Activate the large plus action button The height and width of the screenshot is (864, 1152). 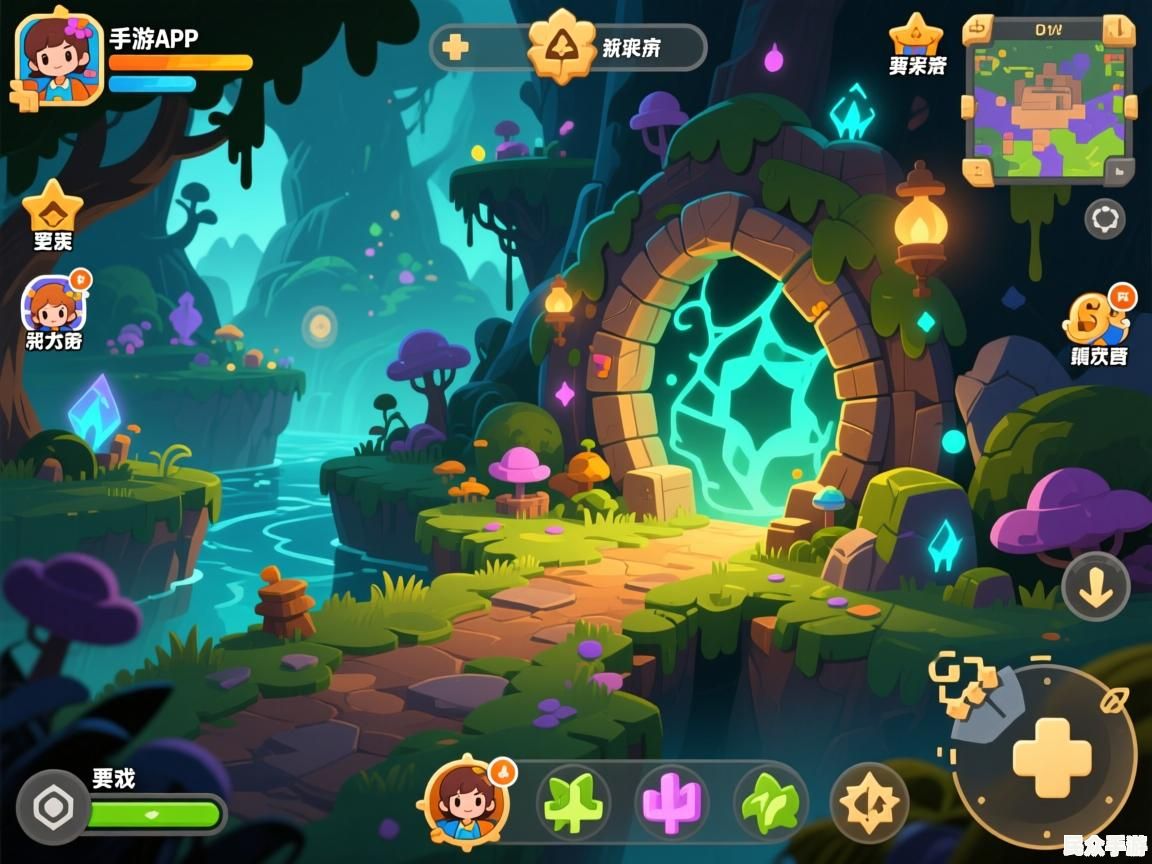(x=1051, y=757)
